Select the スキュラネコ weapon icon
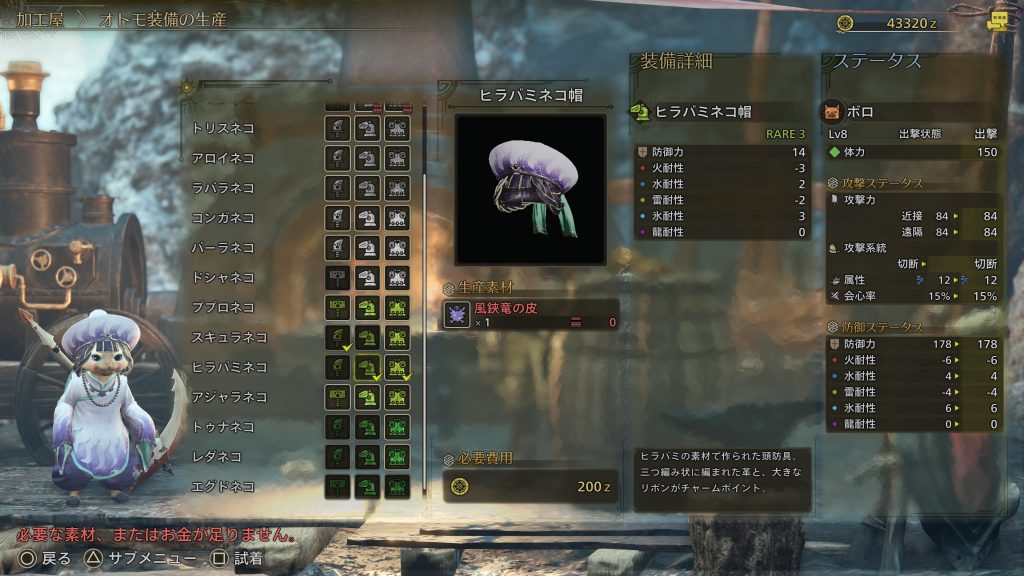Screen dimensions: 1024x576 [337, 337]
